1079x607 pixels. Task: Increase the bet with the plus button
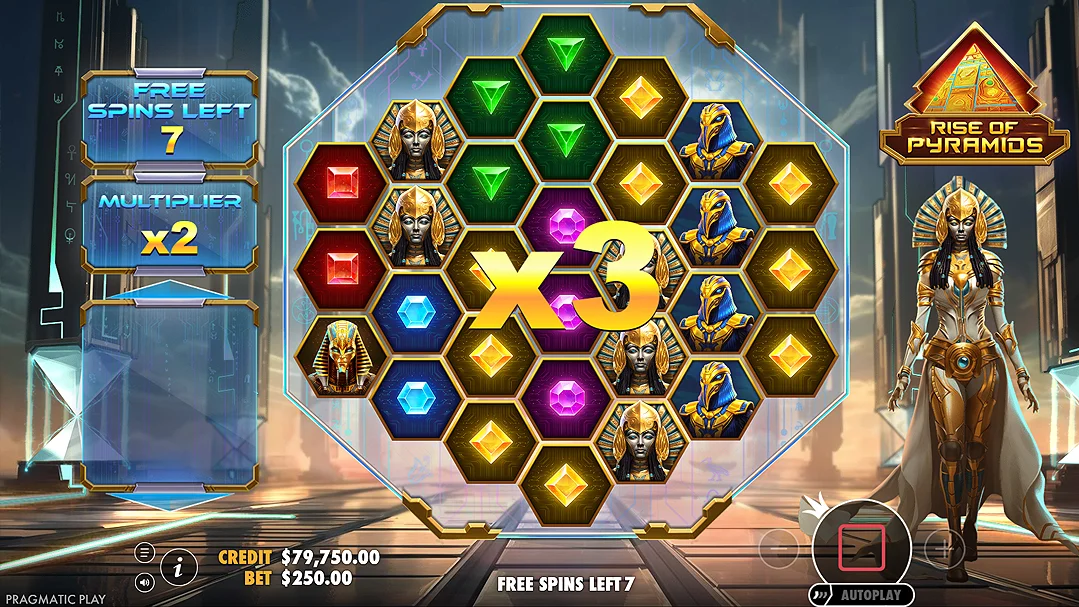point(943,547)
